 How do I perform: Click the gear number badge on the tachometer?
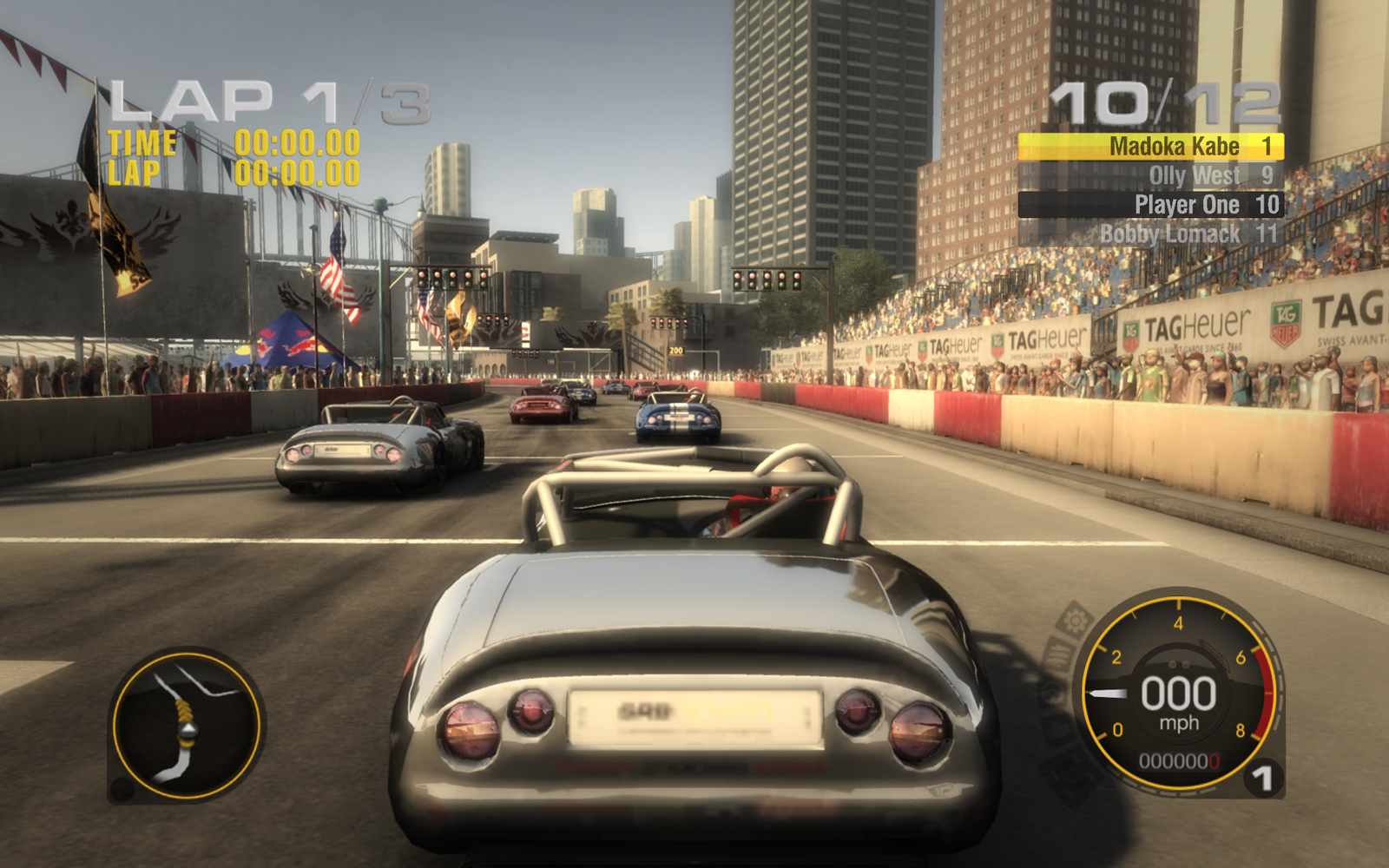click(1263, 778)
